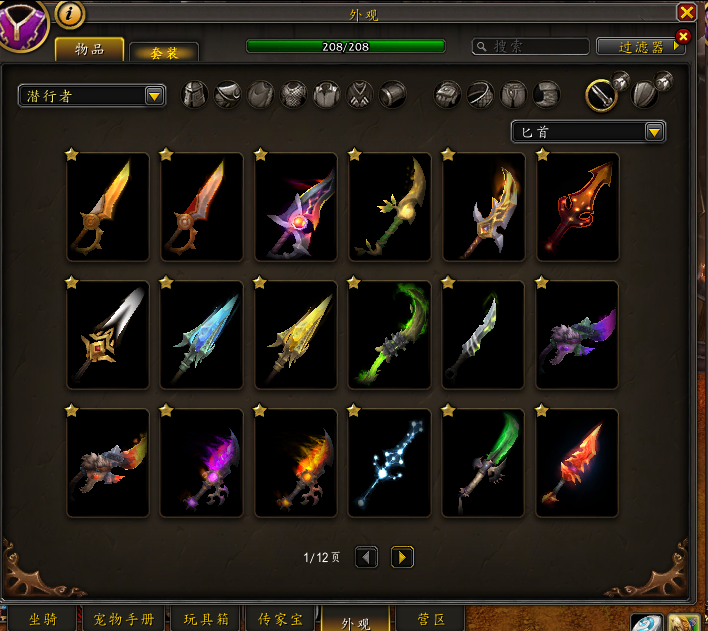Select the white-bladed dagger with gold guard
The height and width of the screenshot is (631, 708).
pos(107,334)
